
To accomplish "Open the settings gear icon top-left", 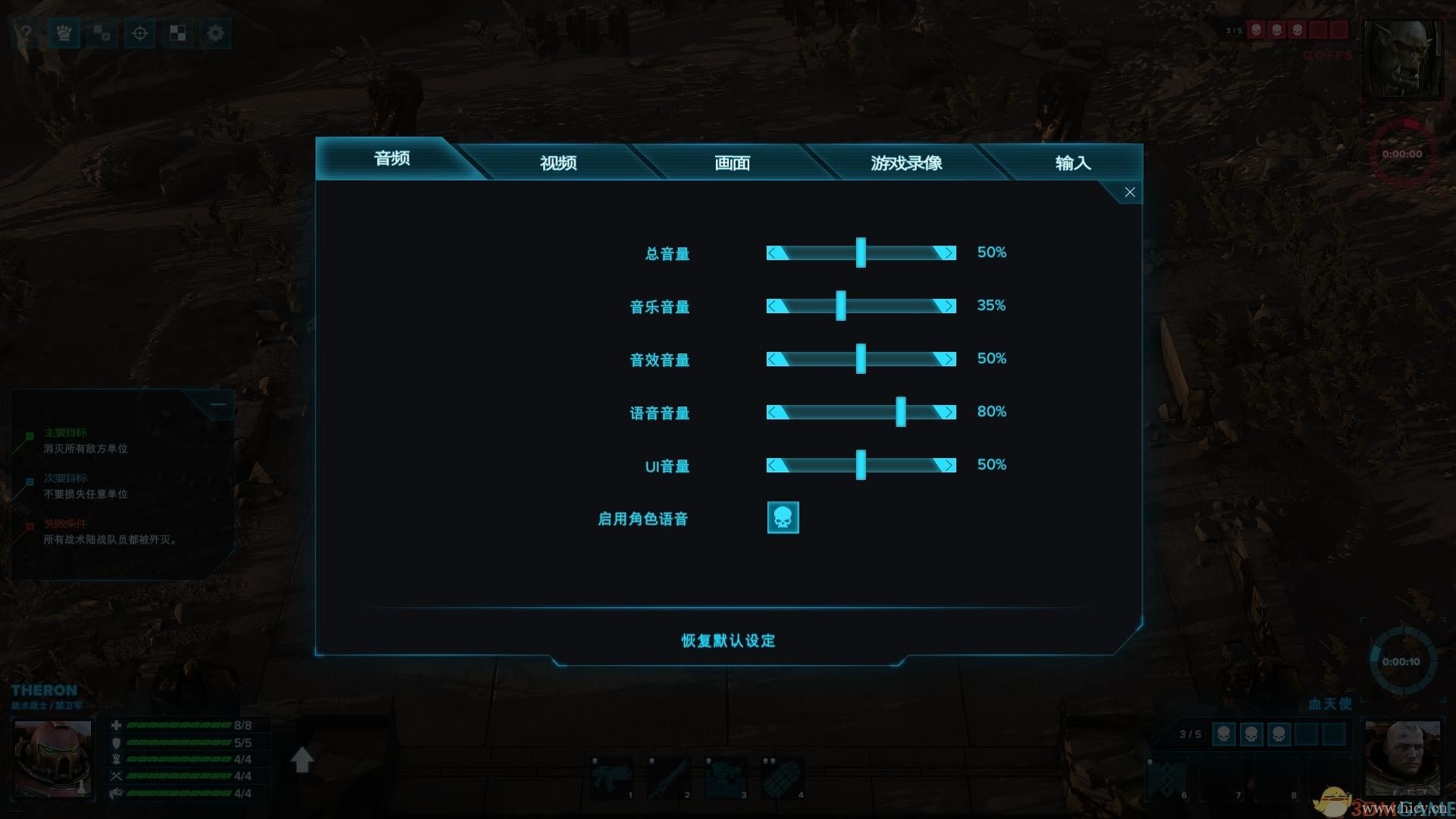I will [x=215, y=33].
